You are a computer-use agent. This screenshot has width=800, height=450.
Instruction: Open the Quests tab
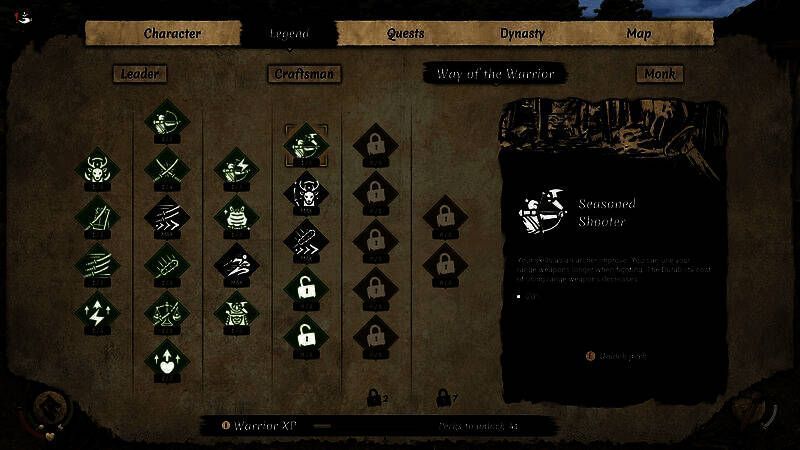406,33
